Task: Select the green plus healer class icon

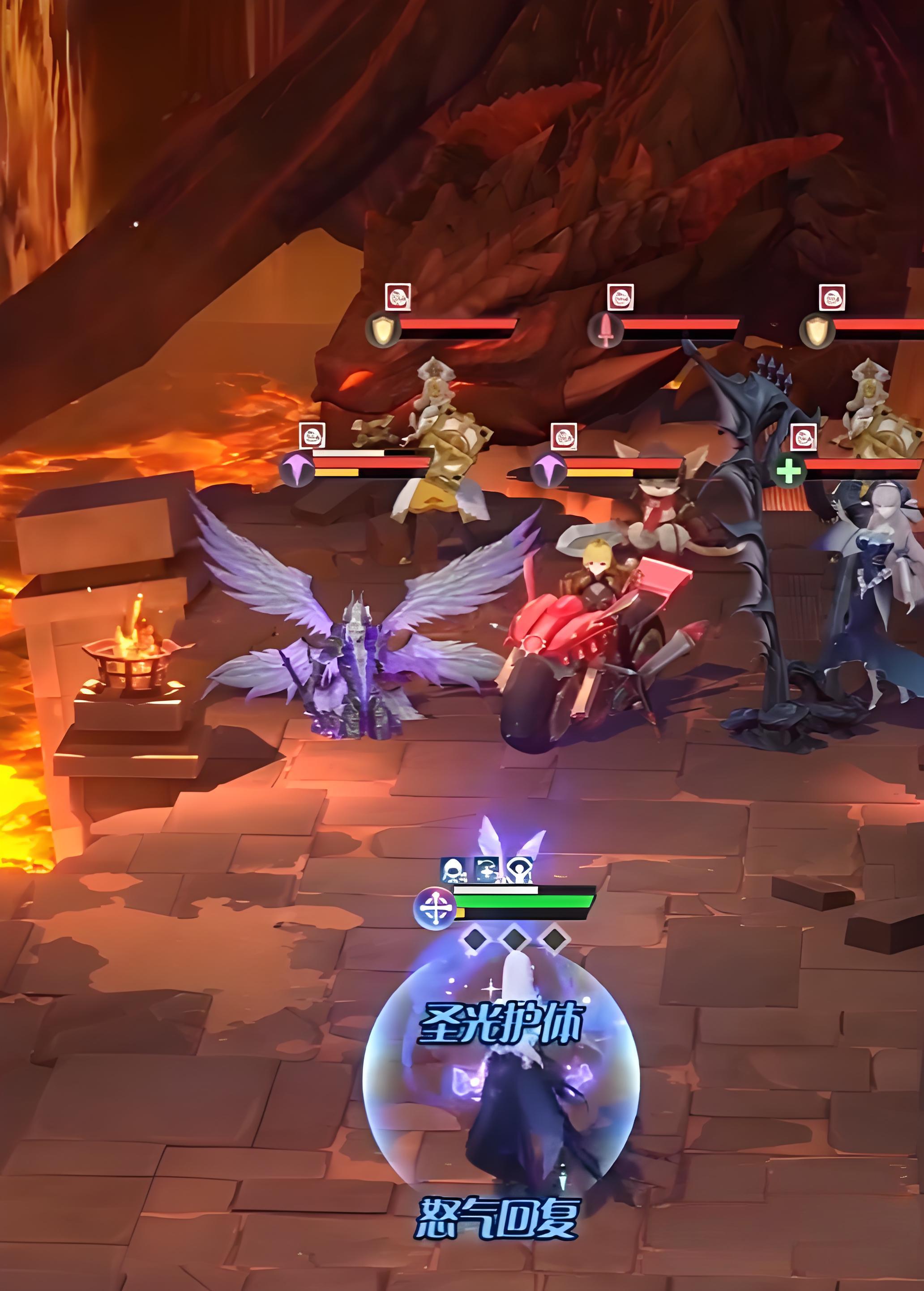Action: click(789, 470)
